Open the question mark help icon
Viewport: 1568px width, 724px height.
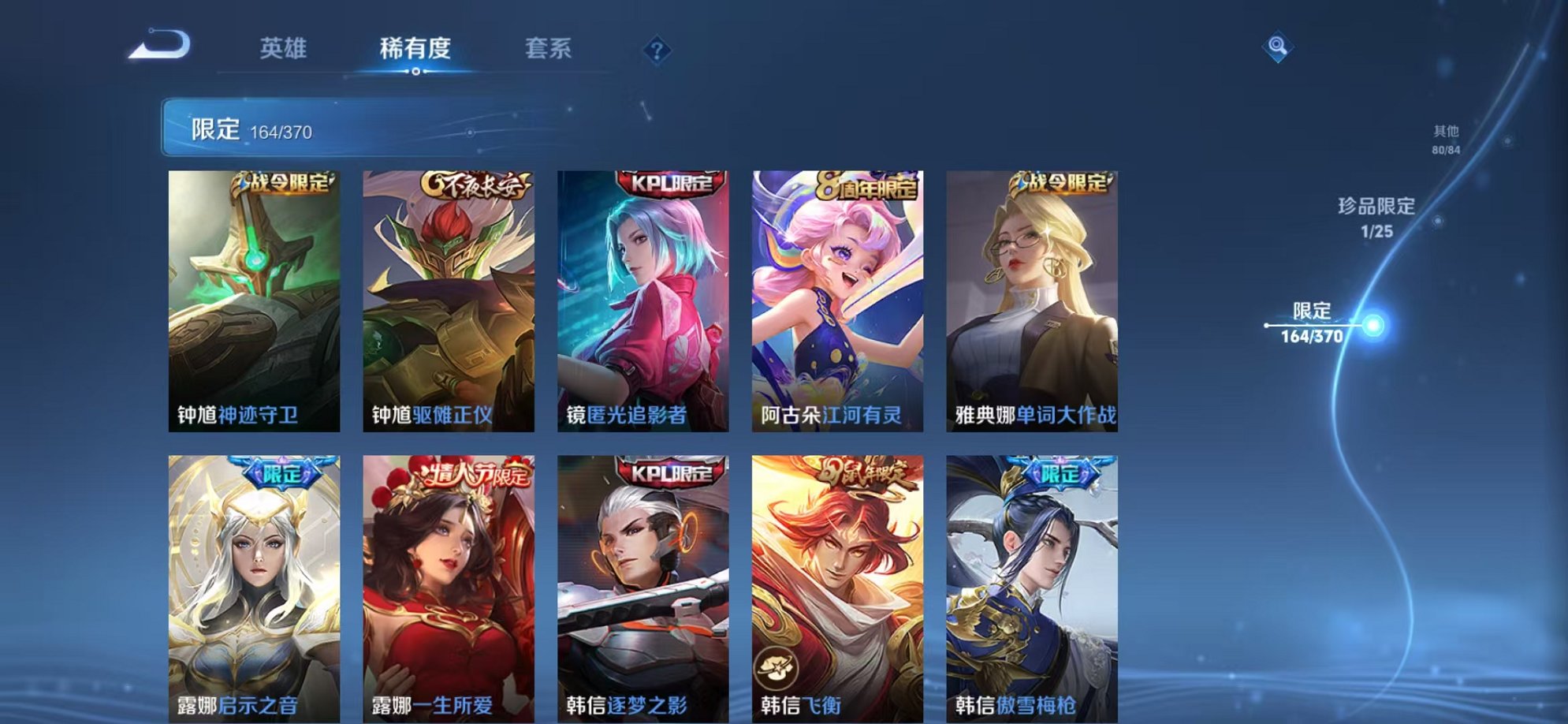click(x=657, y=51)
